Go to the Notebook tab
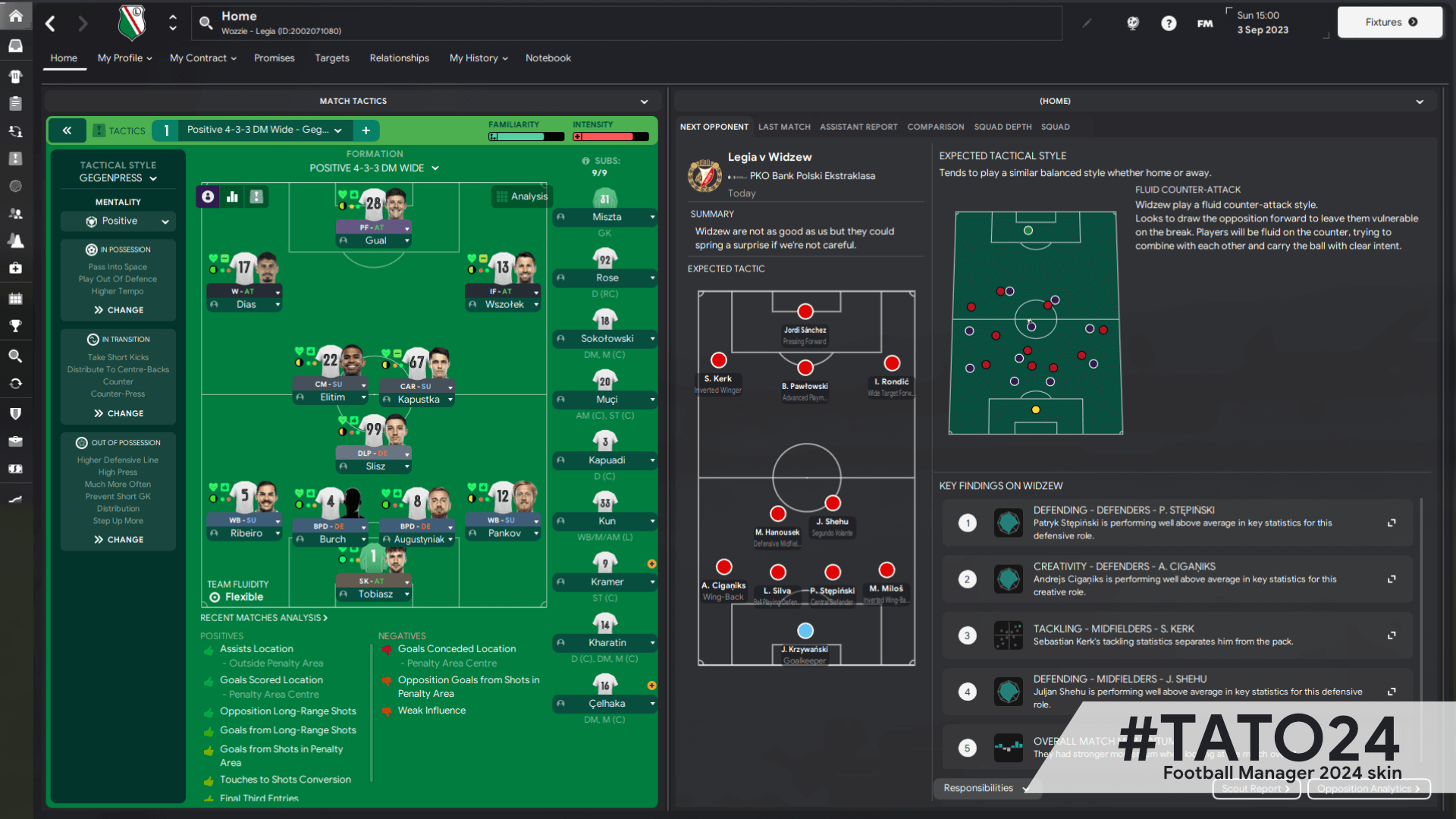Viewport: 1456px width, 819px height. click(x=548, y=58)
